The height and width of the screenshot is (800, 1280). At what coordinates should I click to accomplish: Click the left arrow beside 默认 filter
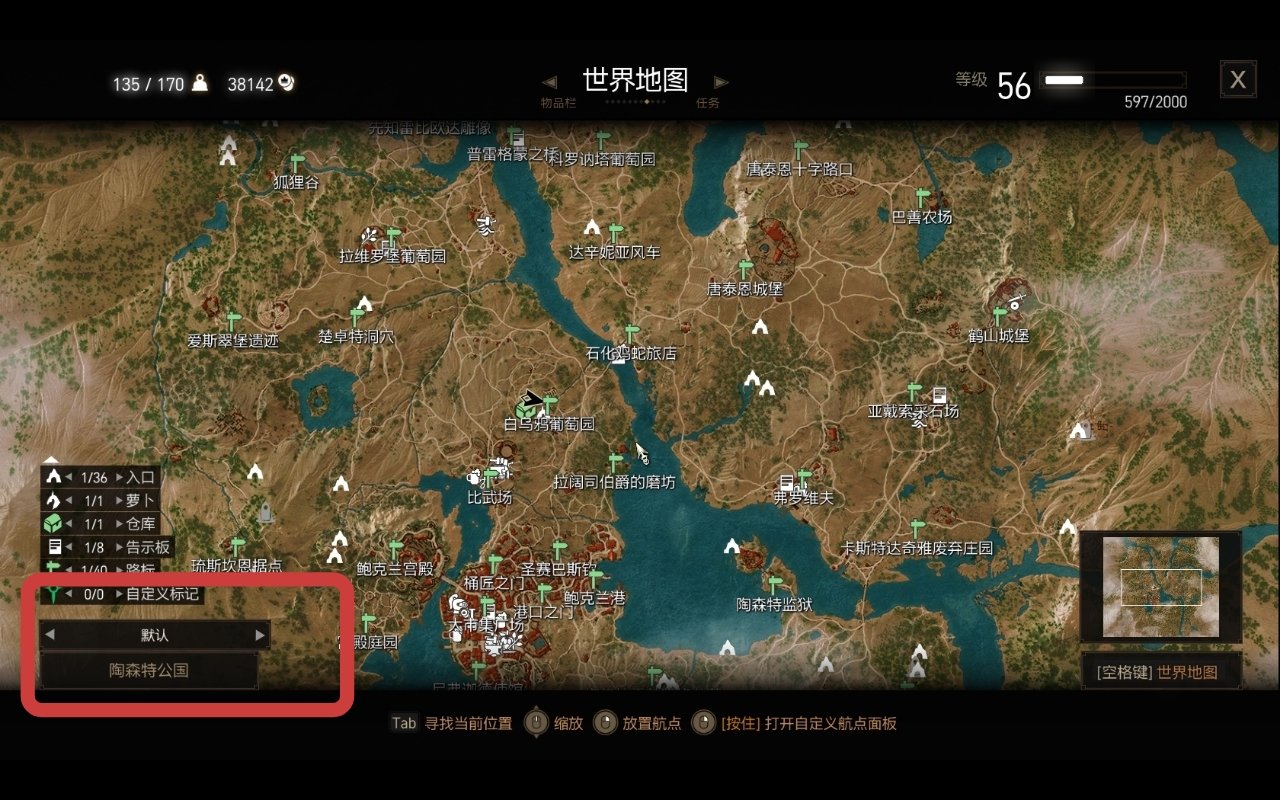[x=48, y=634]
